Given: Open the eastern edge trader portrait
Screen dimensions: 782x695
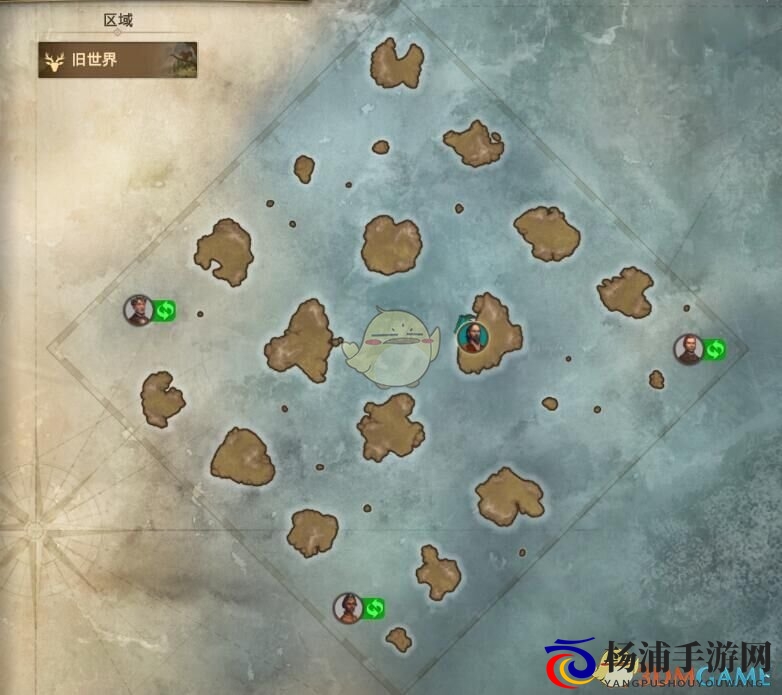Looking at the screenshot, I should pos(688,349).
